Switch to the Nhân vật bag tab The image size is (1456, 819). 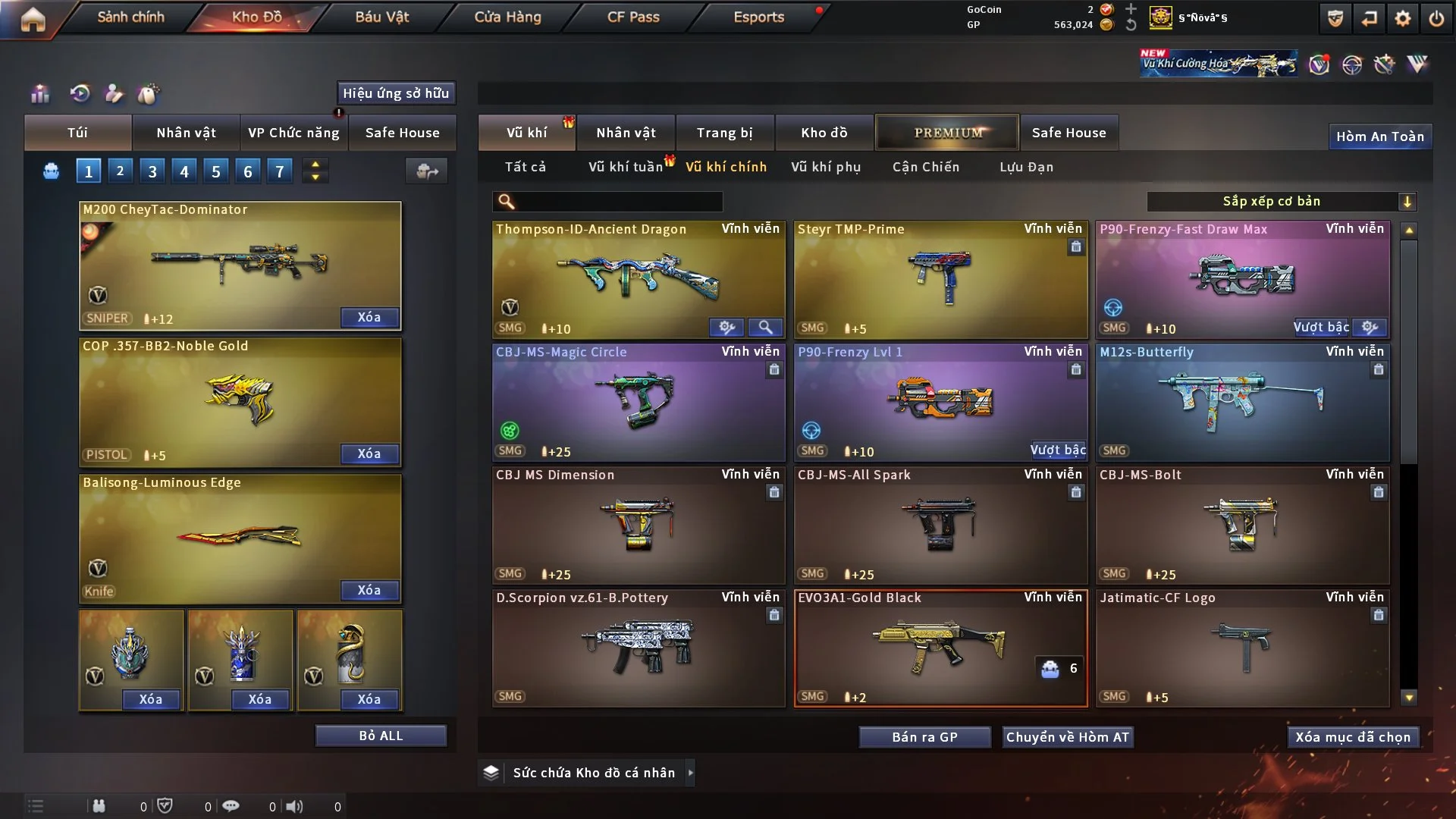[186, 133]
